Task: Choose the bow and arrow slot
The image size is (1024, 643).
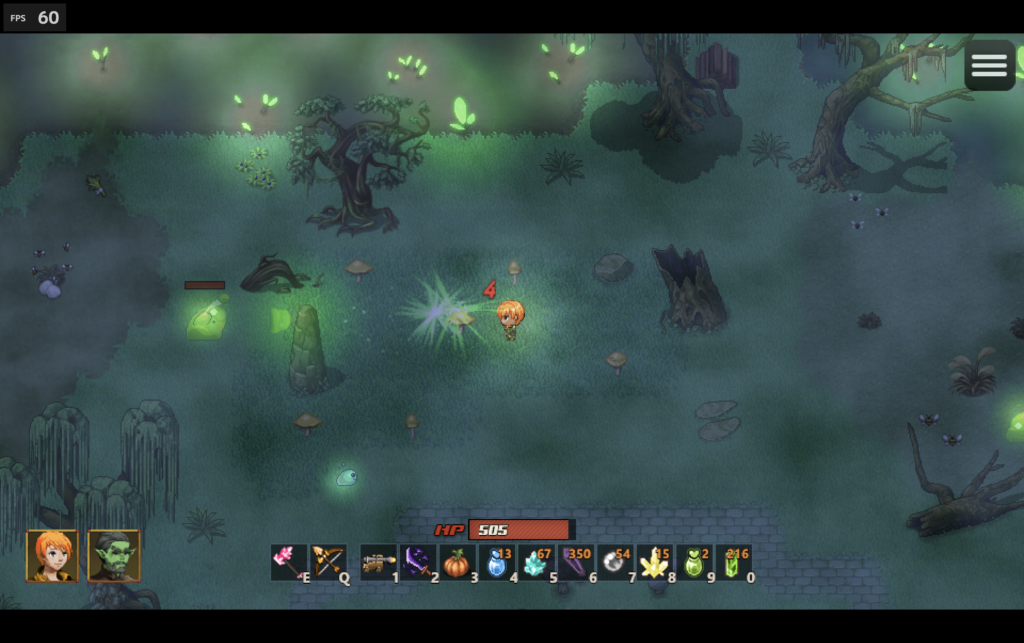Action: click(326, 562)
